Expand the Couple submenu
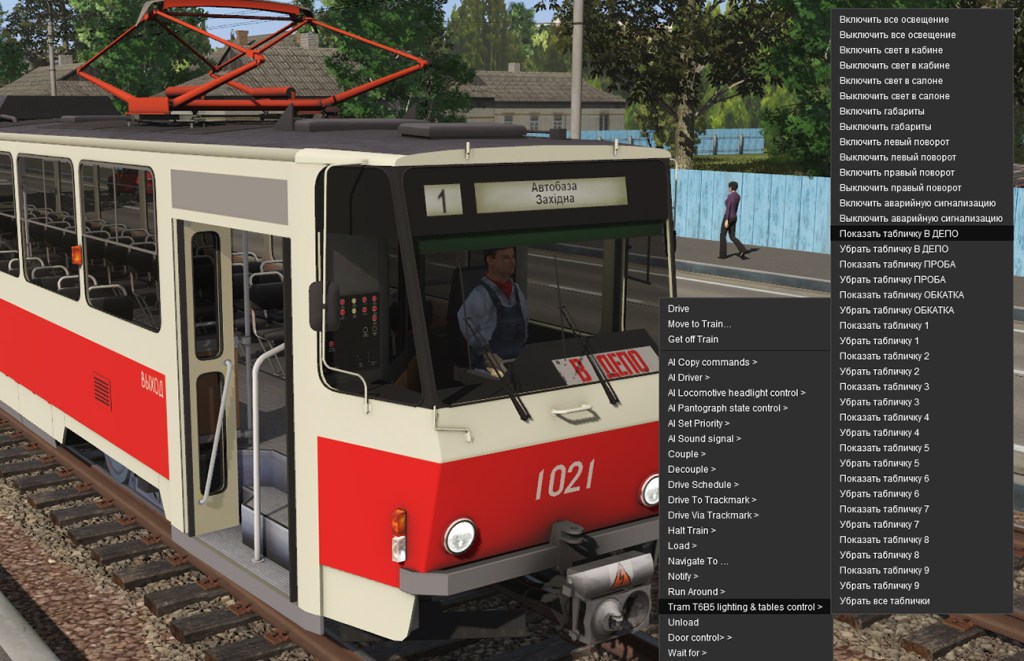1024x661 pixels. click(x=686, y=454)
